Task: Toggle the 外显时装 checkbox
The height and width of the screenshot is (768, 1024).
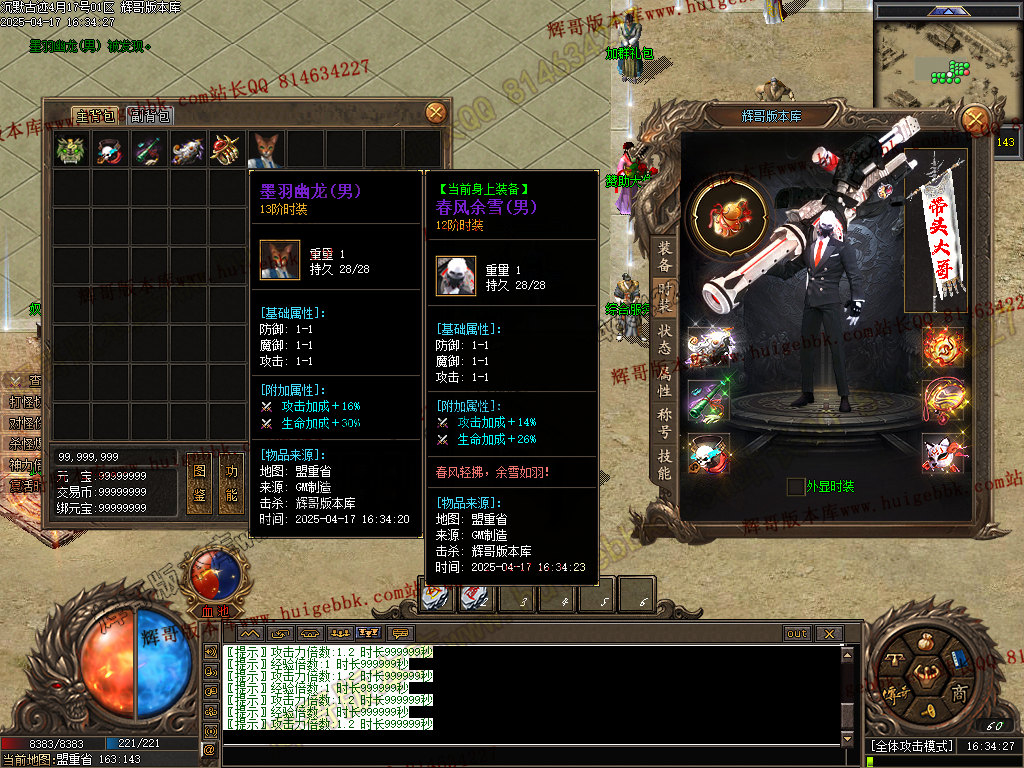Action: 795,487
